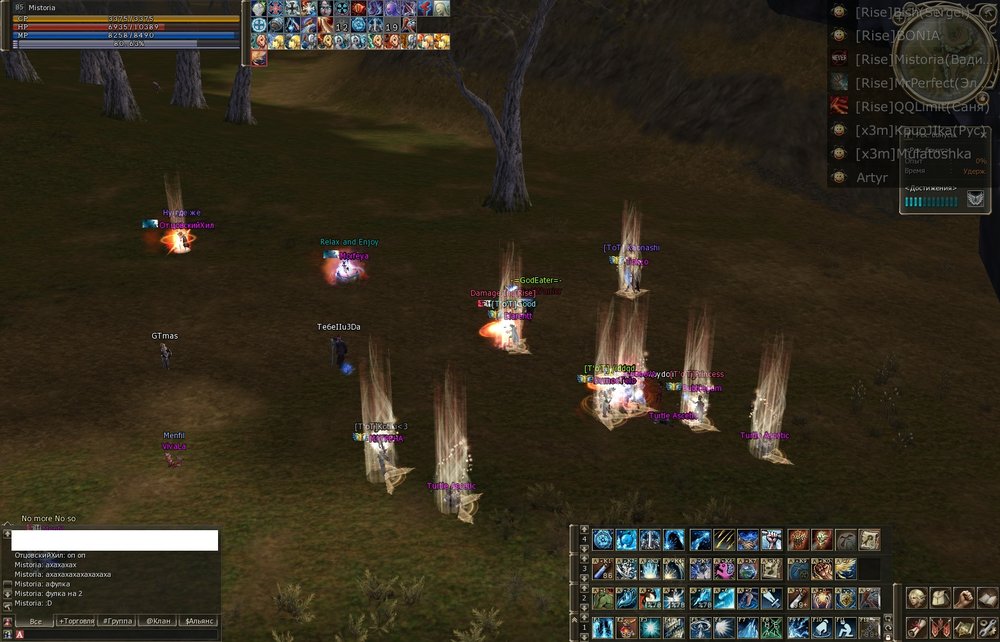The width and height of the screenshot is (1000, 642).
Task: Open the wrench settings menu icon
Action: pyautogui.click(x=988, y=627)
